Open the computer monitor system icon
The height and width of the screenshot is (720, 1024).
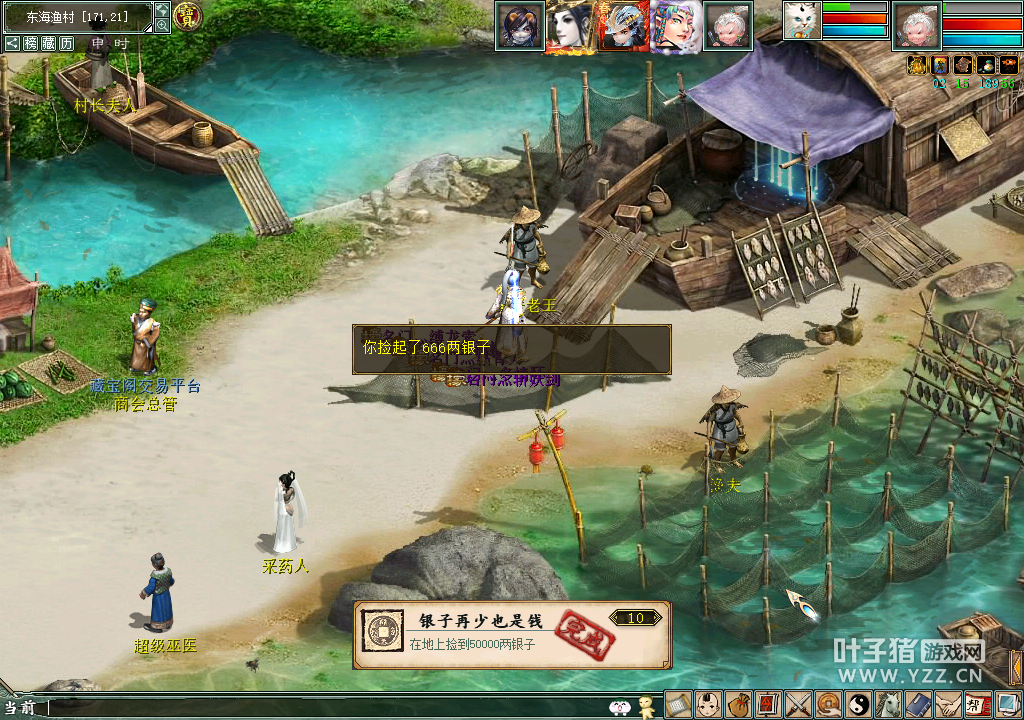1007,704
